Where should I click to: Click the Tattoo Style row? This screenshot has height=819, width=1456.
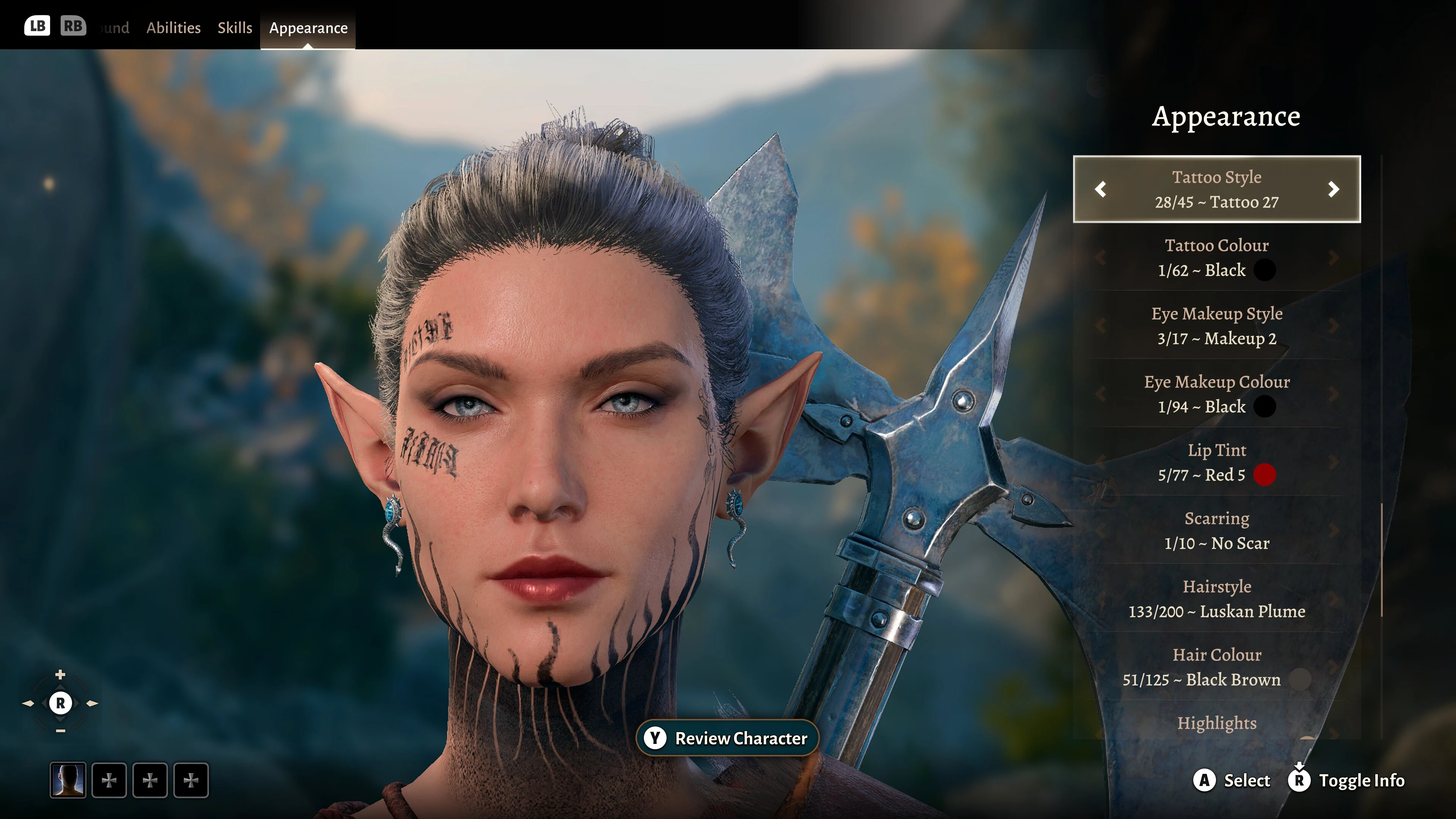coord(1216,189)
